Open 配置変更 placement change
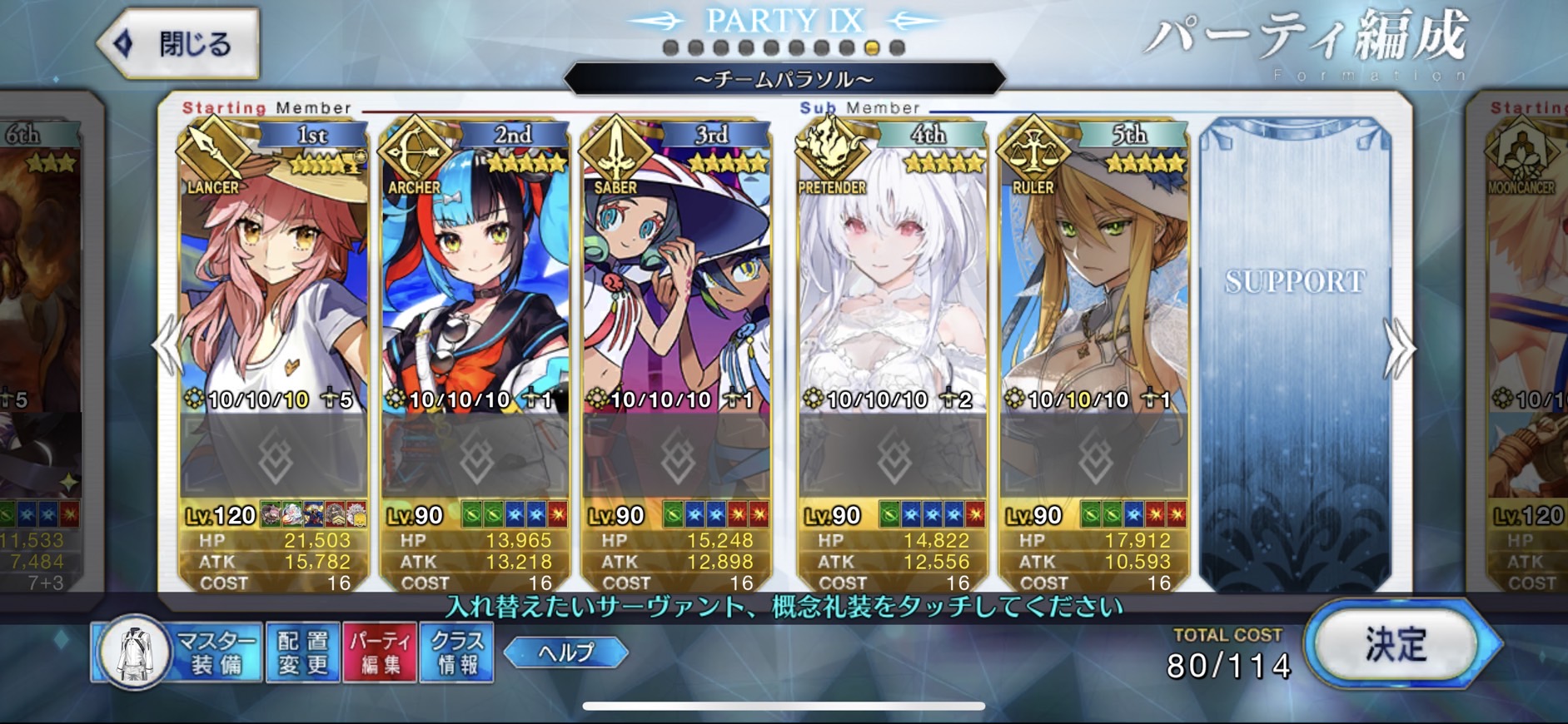The width and height of the screenshot is (1568, 724). coord(302,652)
